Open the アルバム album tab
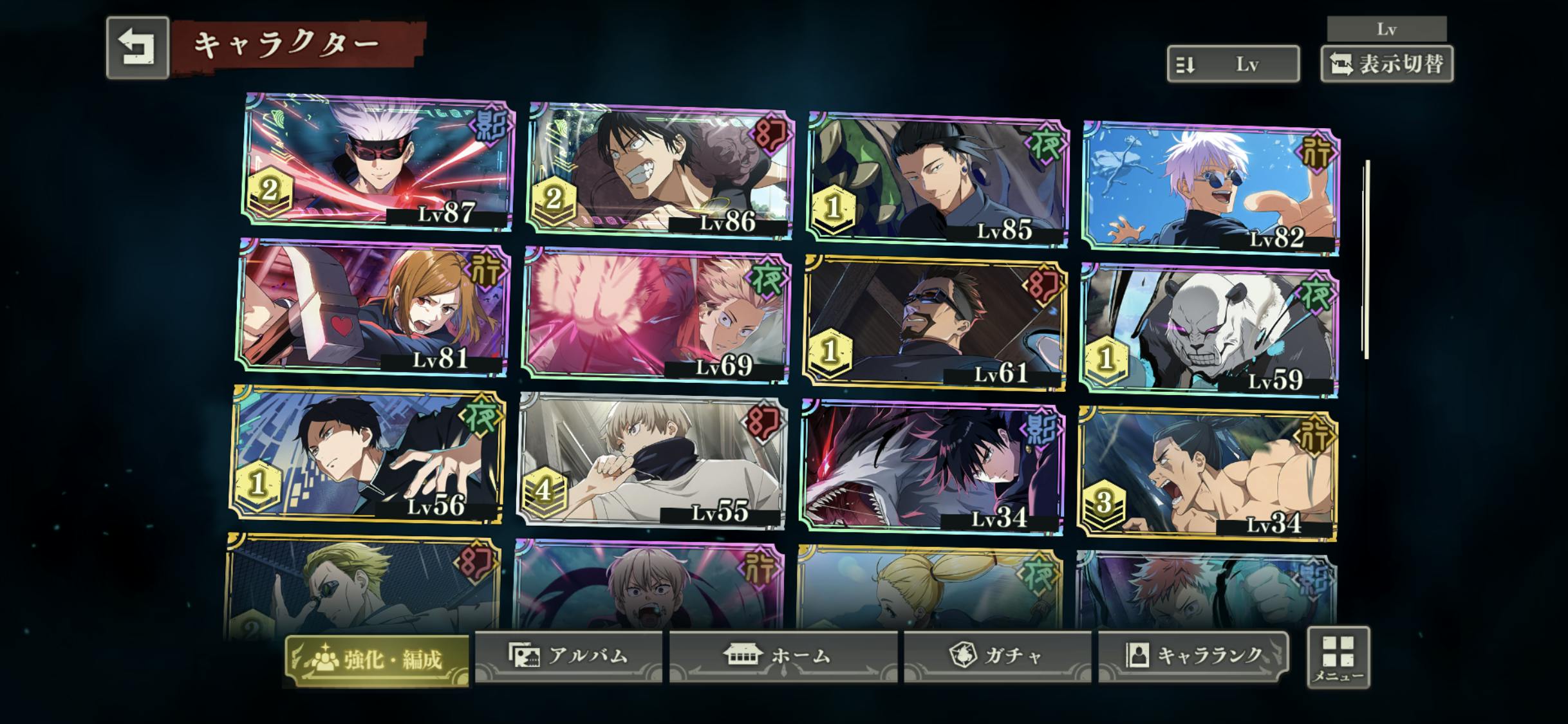The height and width of the screenshot is (724, 1568). coord(568,656)
